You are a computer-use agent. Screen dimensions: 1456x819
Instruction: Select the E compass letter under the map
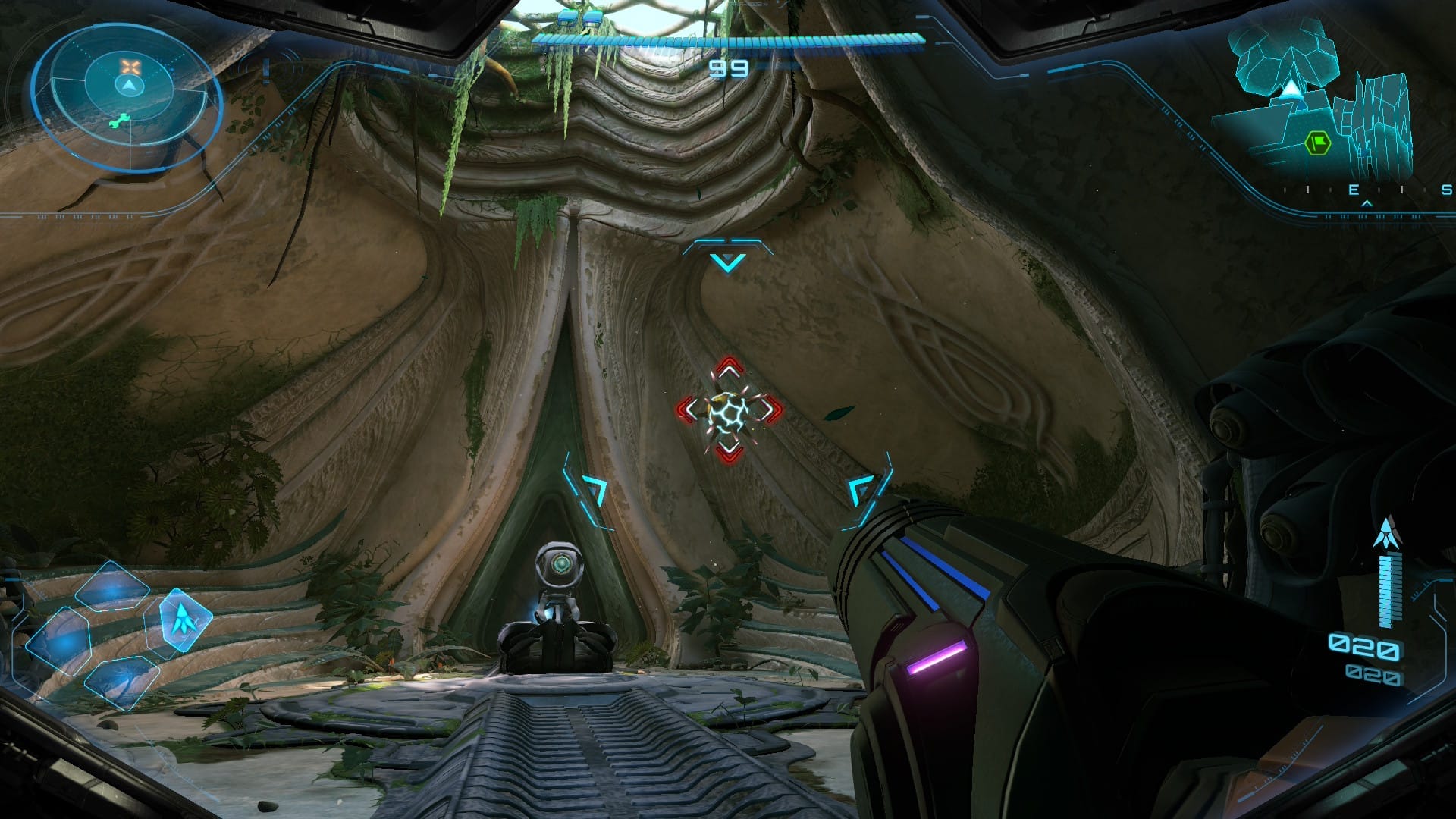1354,191
